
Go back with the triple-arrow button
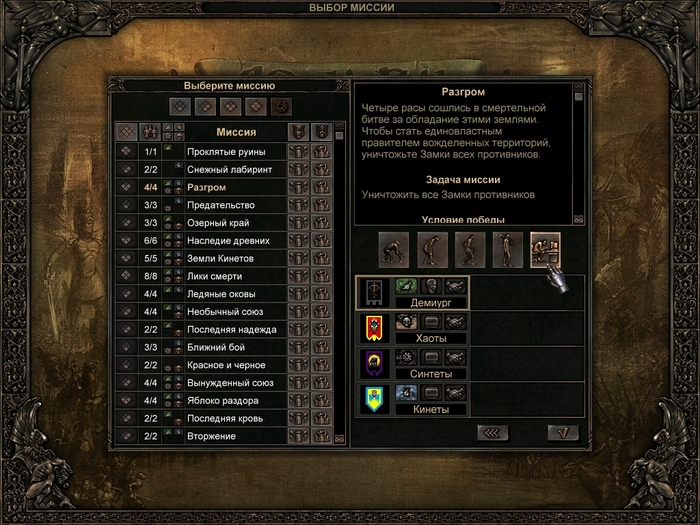(493, 432)
